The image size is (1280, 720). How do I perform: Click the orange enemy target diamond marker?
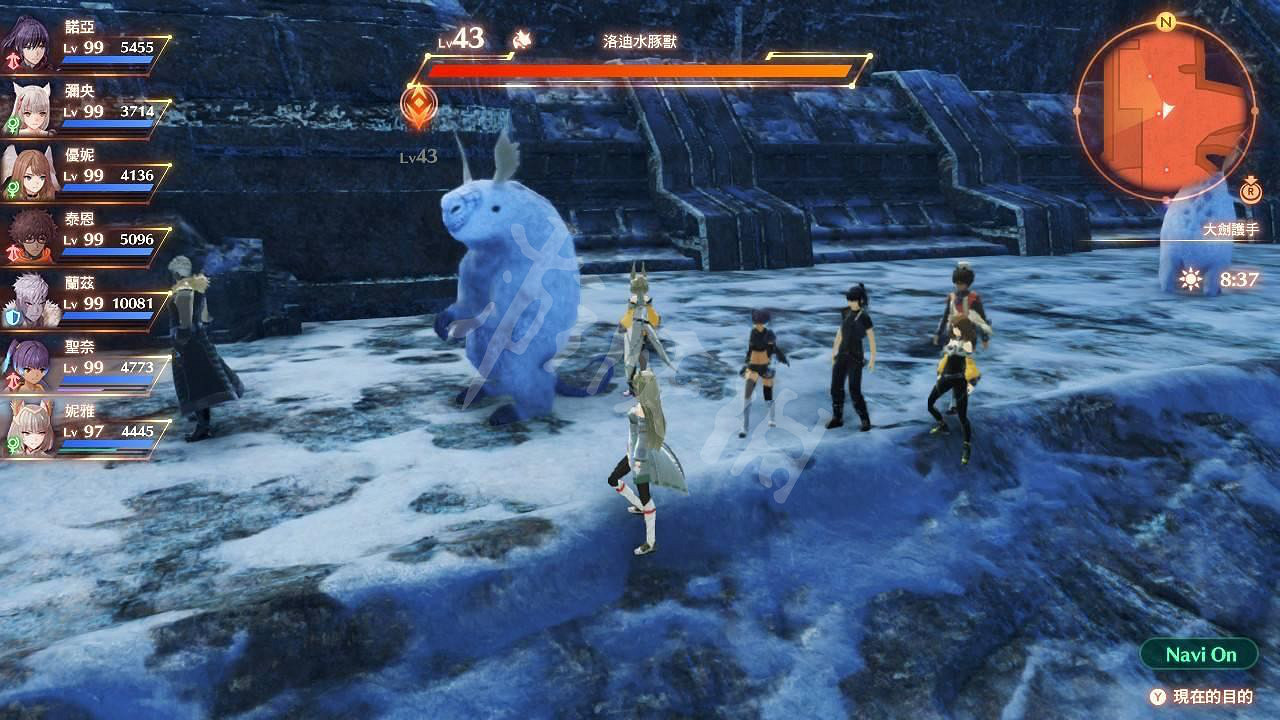pyautogui.click(x=416, y=100)
